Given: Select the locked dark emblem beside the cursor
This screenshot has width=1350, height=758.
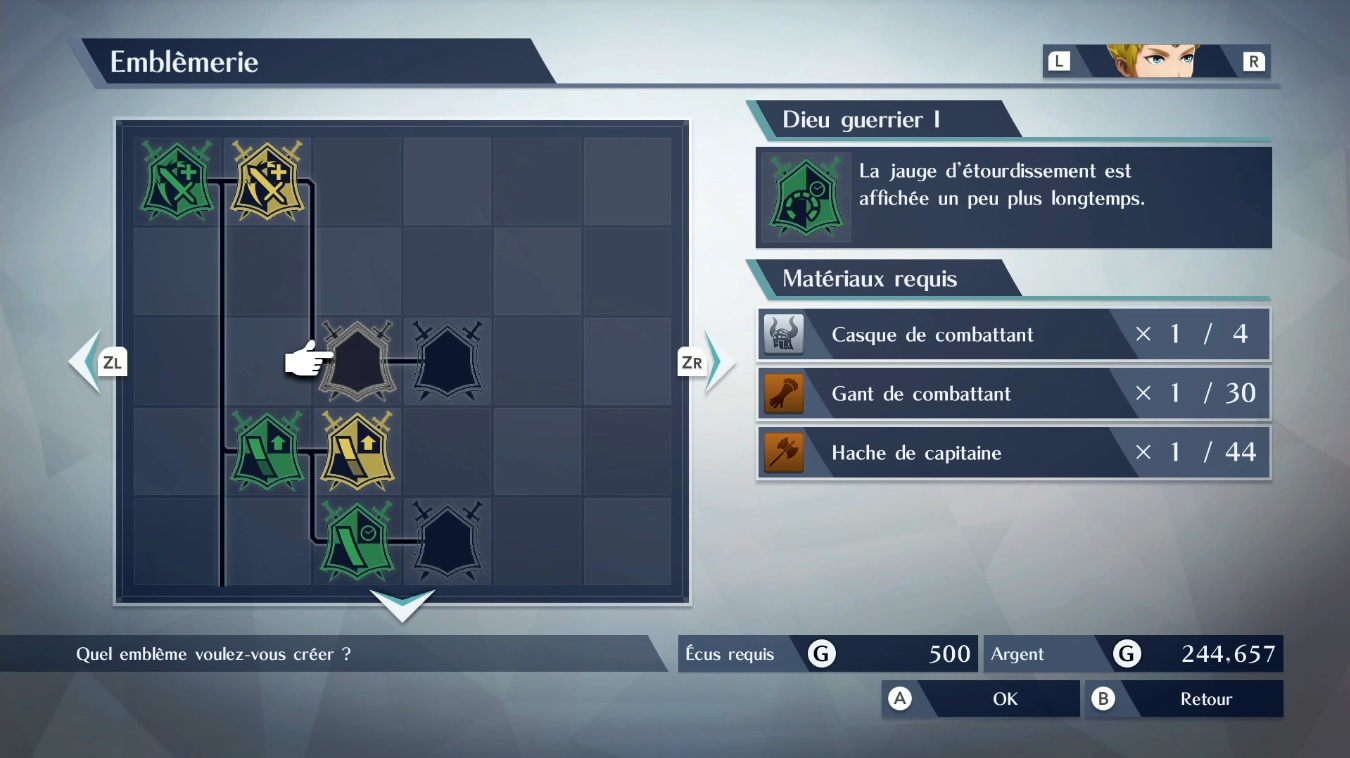Looking at the screenshot, I should (447, 361).
